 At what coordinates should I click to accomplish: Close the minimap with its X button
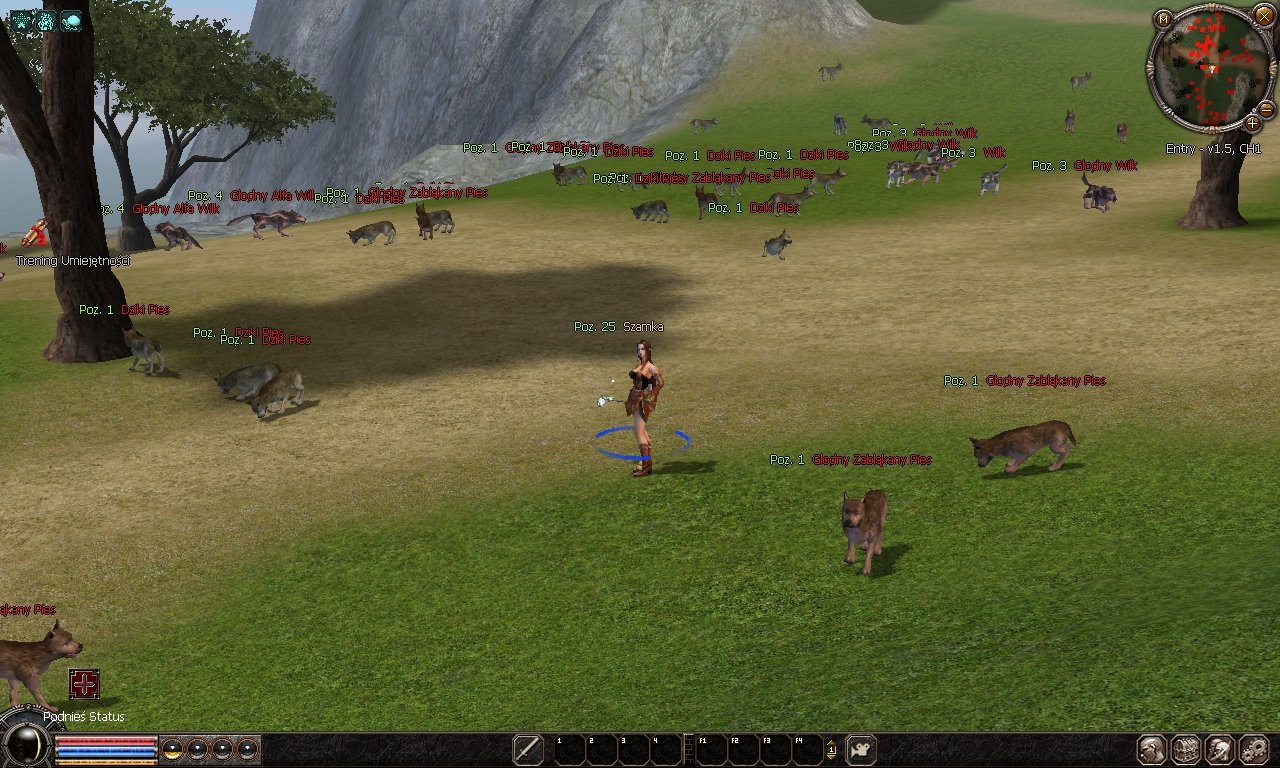pyautogui.click(x=1264, y=16)
